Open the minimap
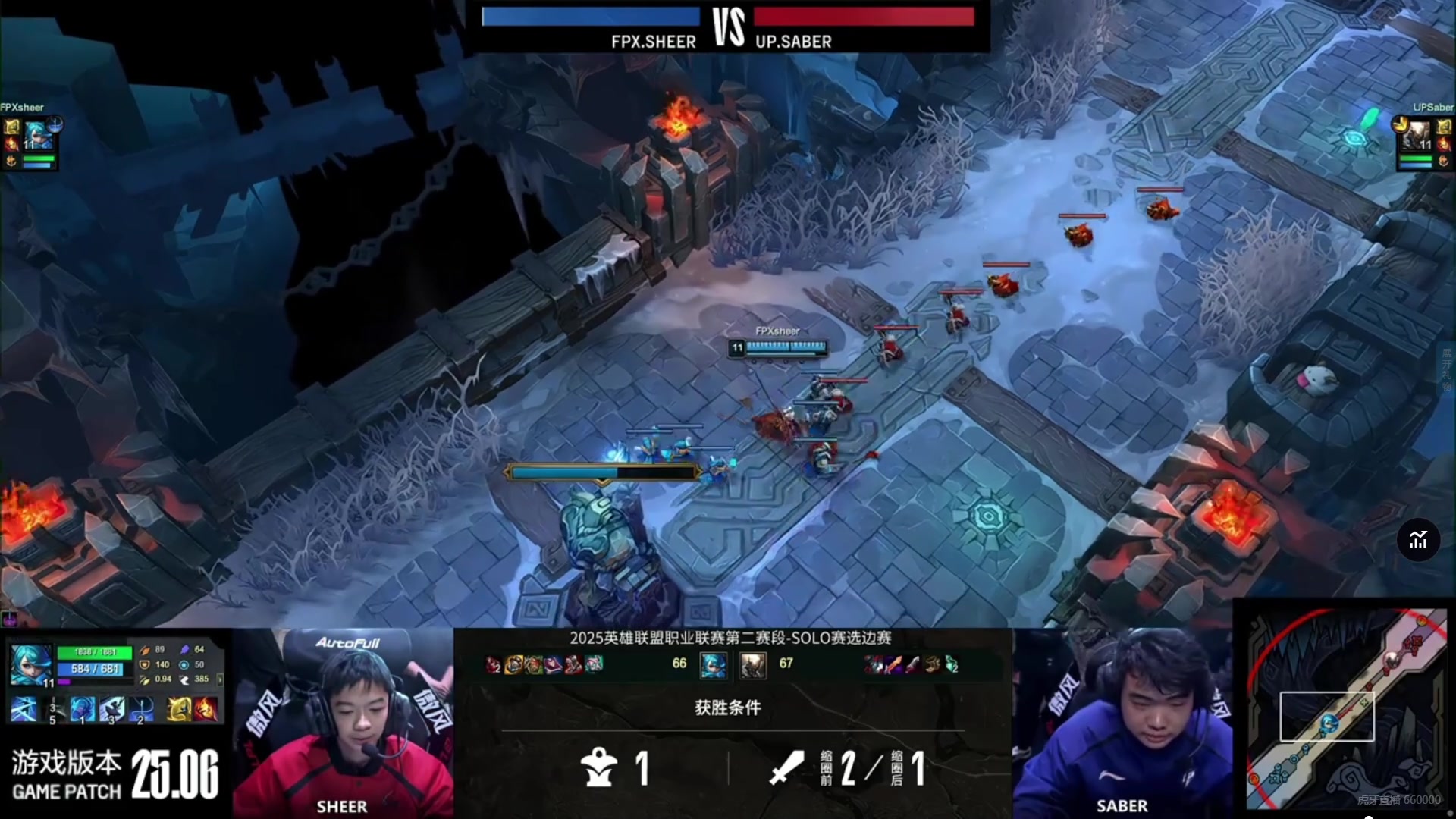 (x=1346, y=709)
